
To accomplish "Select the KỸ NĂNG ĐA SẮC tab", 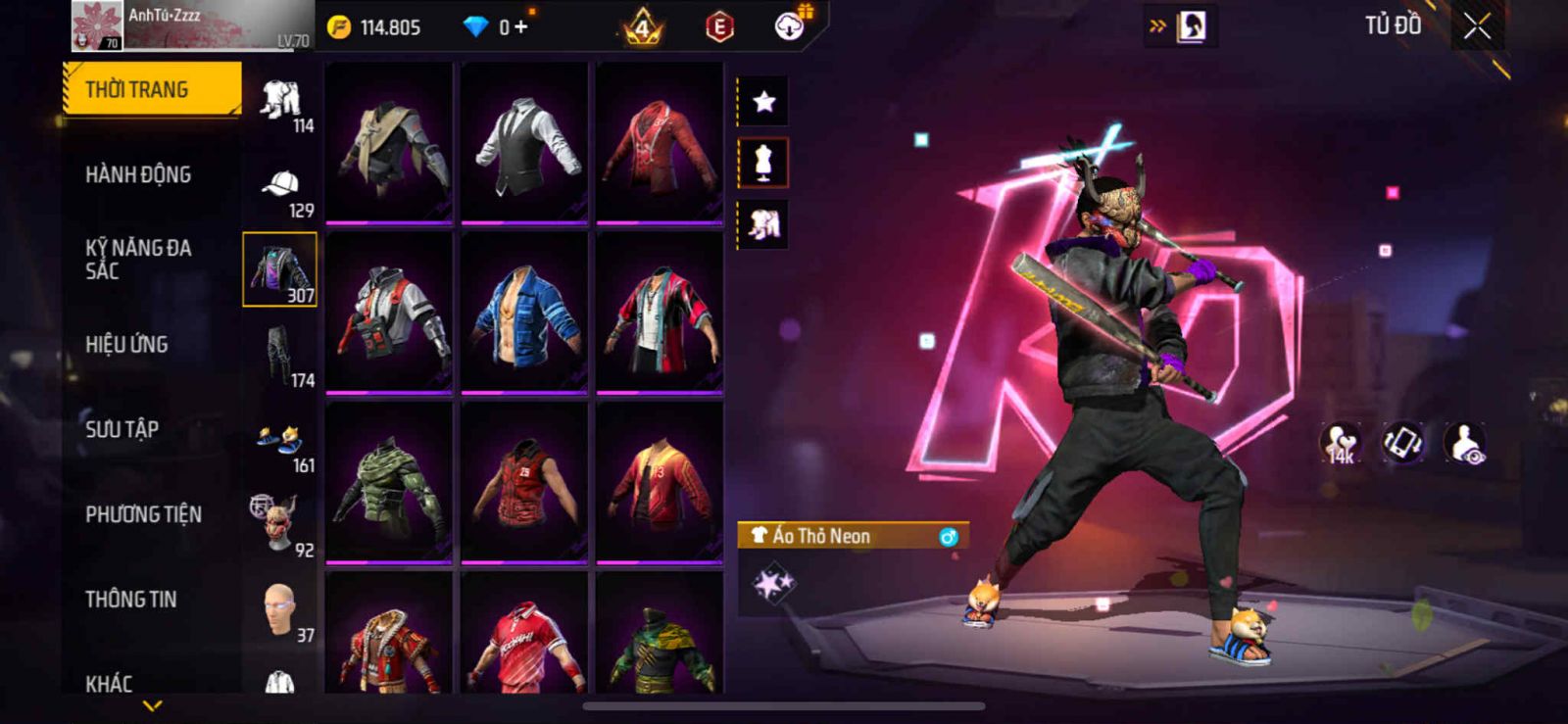I will pos(137,259).
